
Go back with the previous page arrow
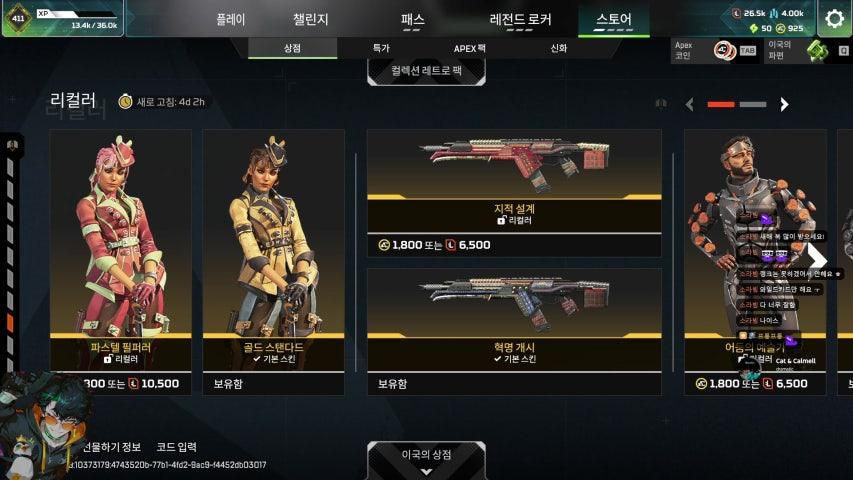pos(689,104)
